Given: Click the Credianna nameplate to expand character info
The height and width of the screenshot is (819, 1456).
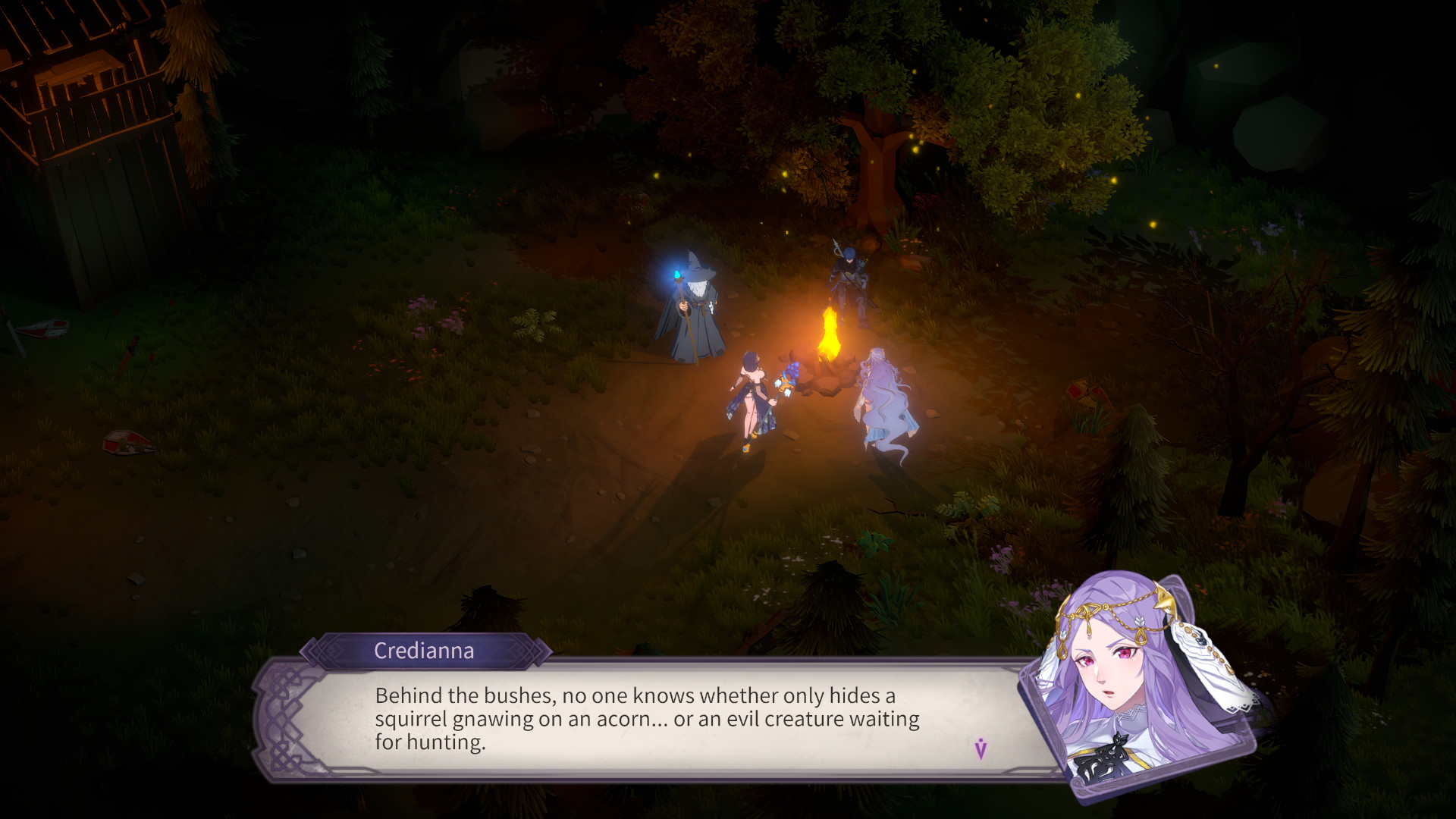Looking at the screenshot, I should click(423, 651).
